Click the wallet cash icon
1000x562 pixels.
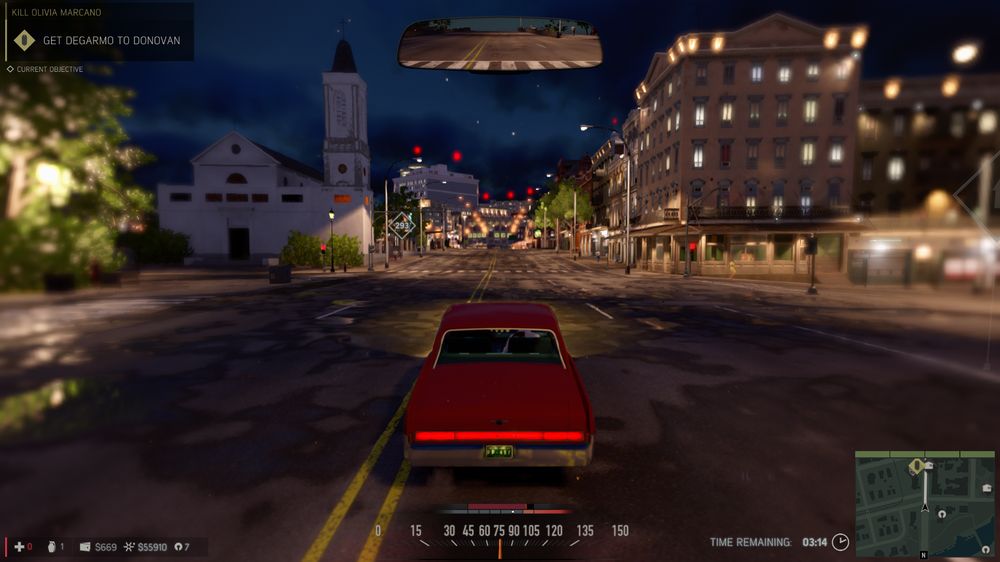tap(85, 547)
